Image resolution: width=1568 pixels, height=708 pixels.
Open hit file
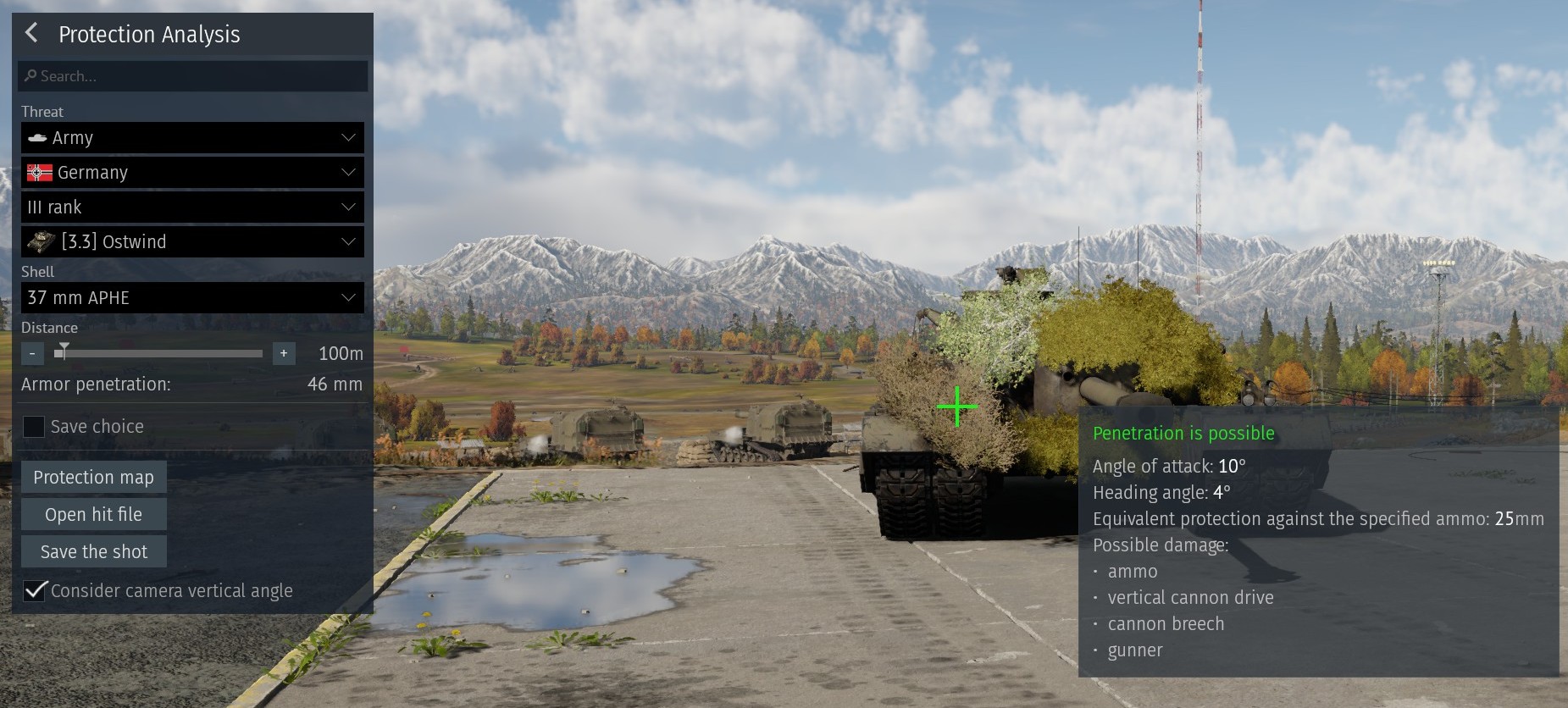(93, 515)
